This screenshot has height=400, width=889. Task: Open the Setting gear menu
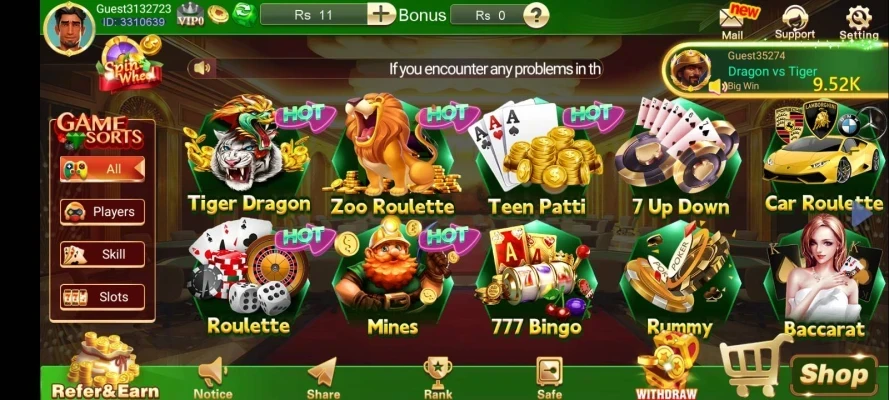(858, 22)
